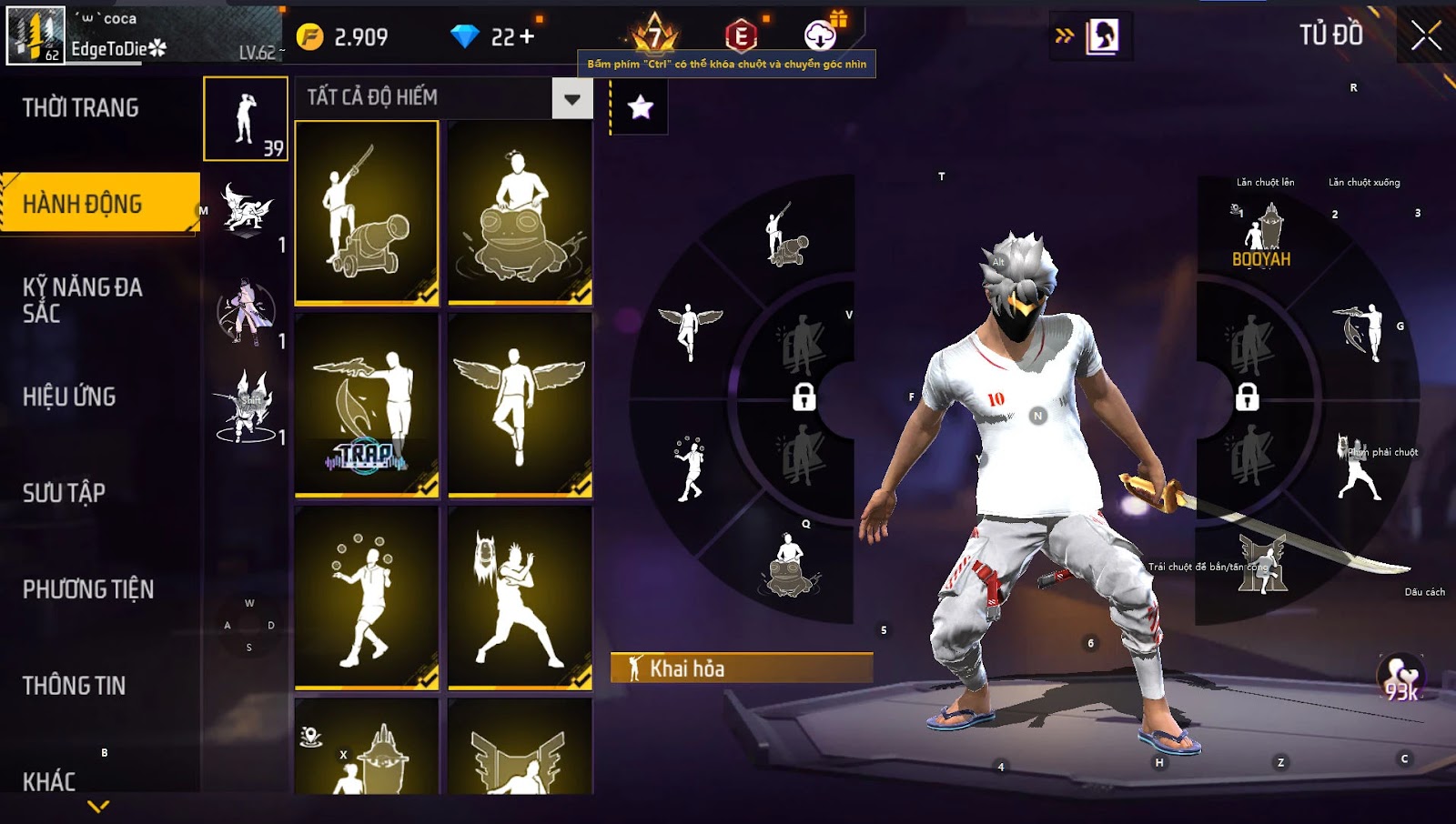
Task: Open the Phương Tiện category
Action: [x=88, y=589]
